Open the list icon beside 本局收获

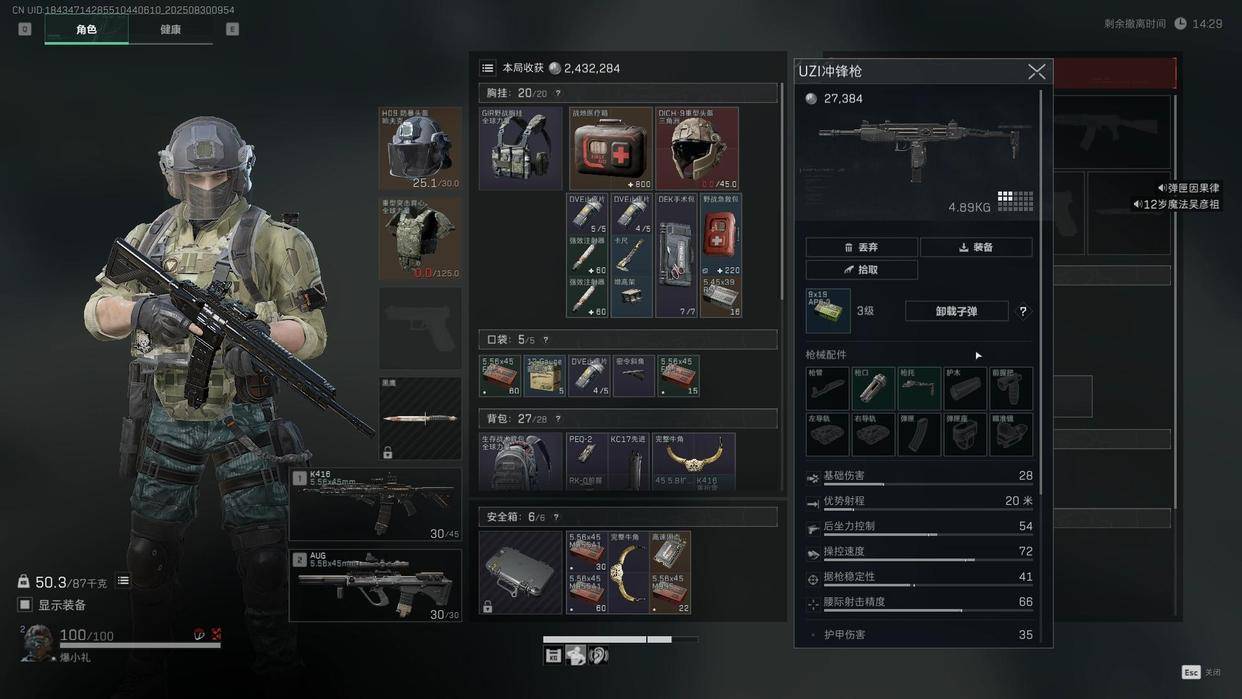tap(487, 68)
